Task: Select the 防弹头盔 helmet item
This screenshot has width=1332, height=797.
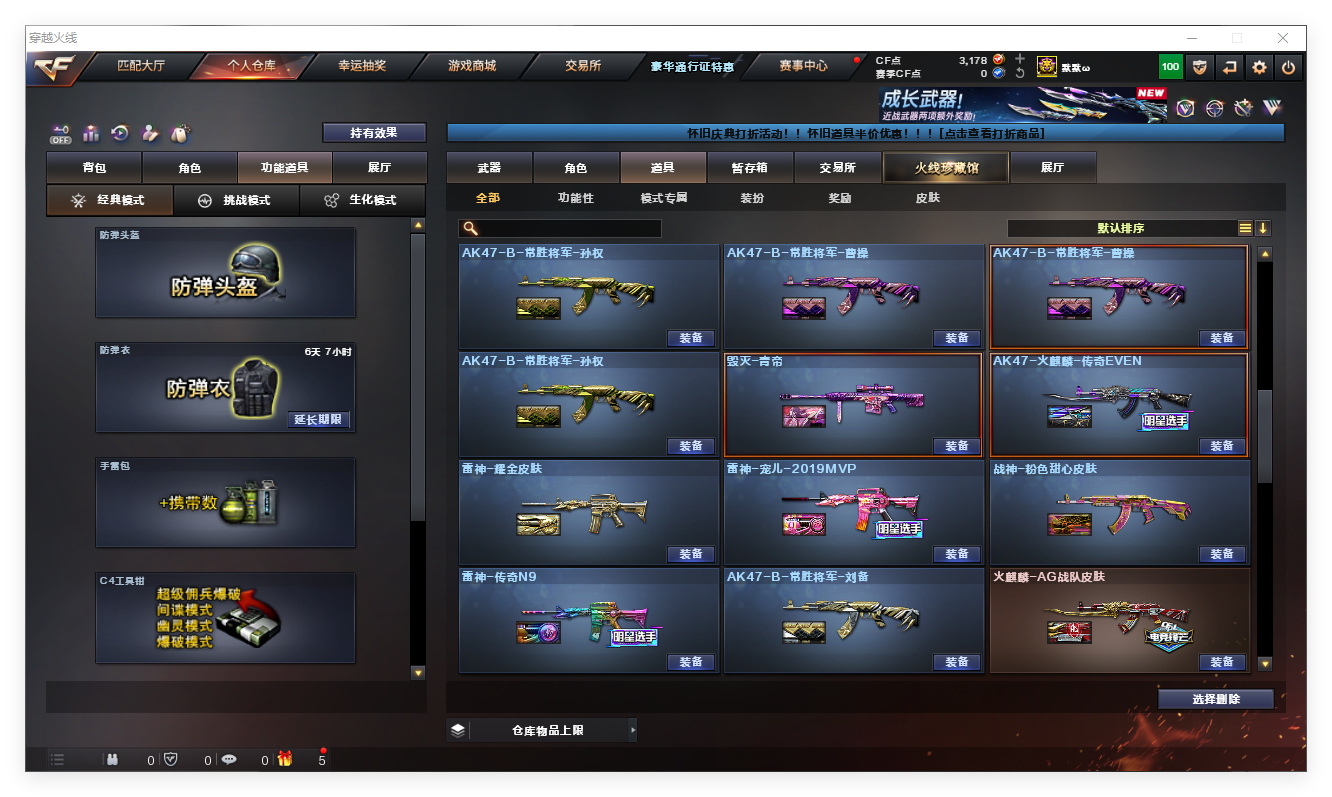Action: click(225, 272)
